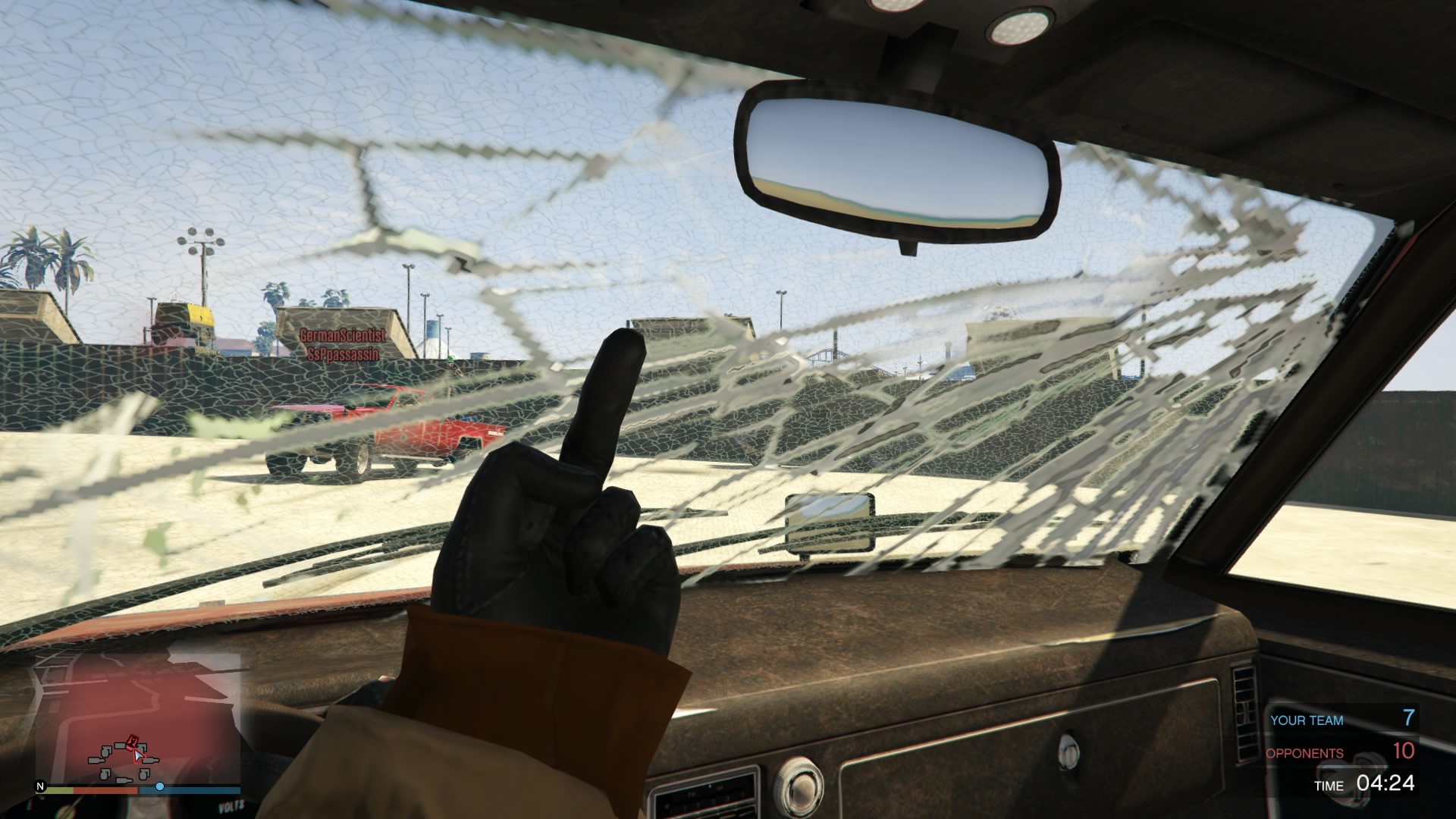Click the north compass marker on minimap
This screenshot has width=1456, height=819.
click(x=41, y=788)
